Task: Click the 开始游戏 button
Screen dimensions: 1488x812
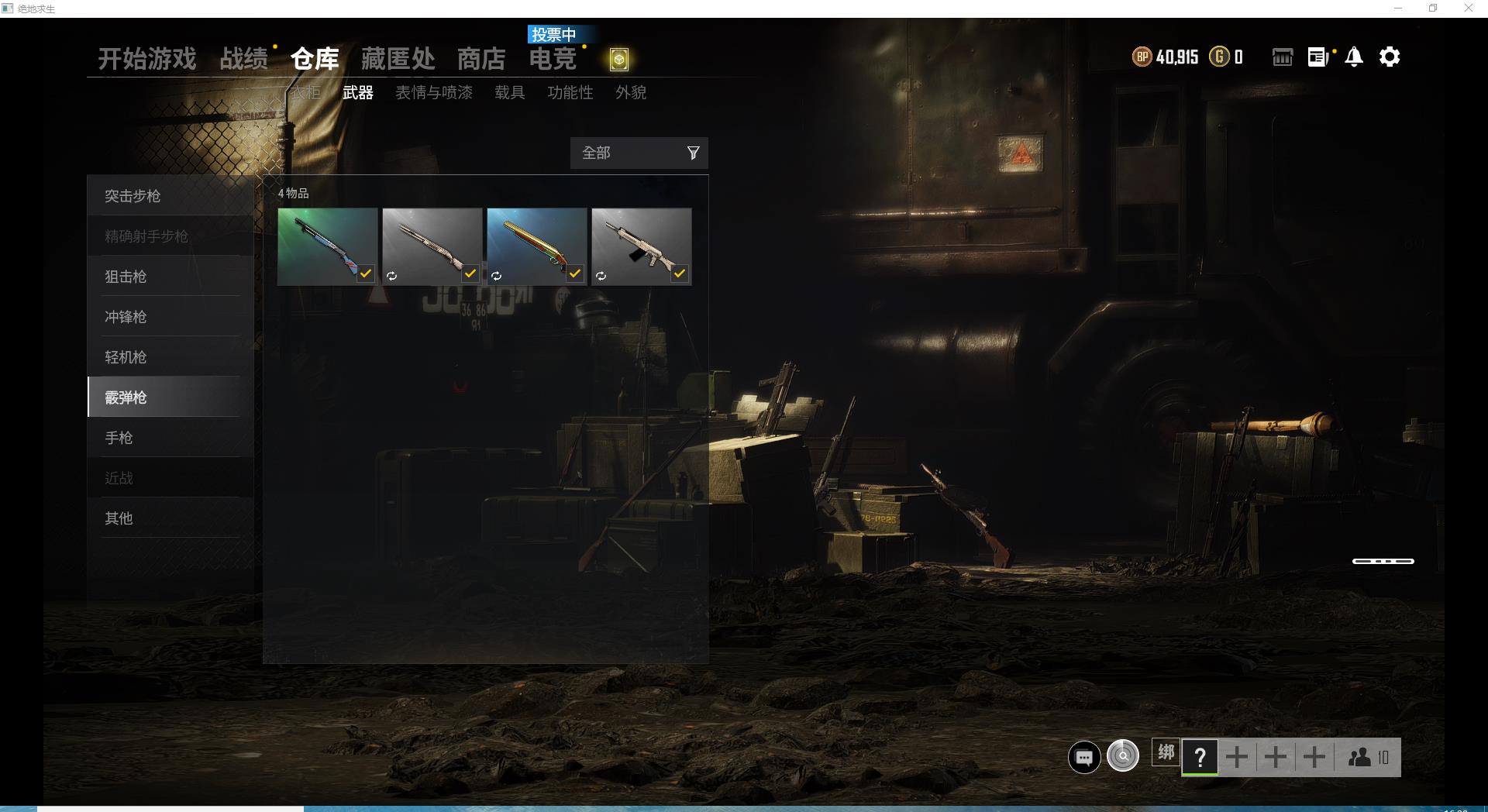Action: pyautogui.click(x=146, y=58)
